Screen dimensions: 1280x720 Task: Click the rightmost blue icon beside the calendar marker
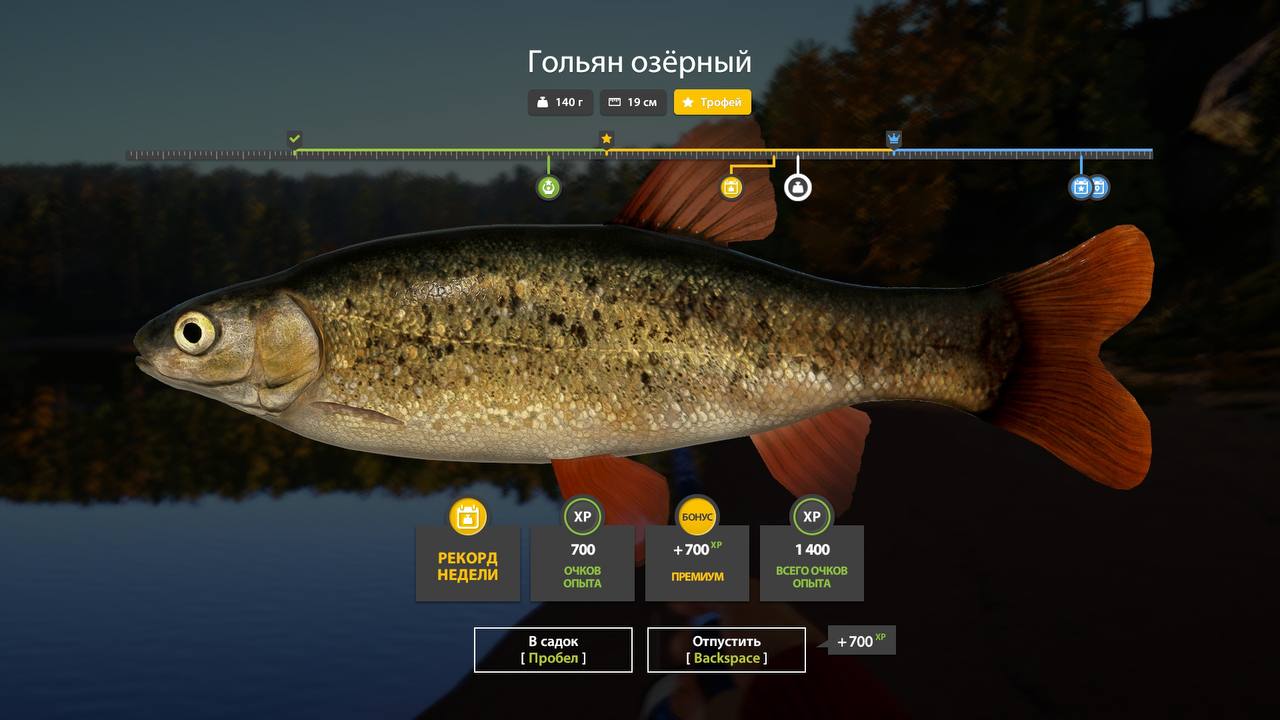(x=1099, y=186)
